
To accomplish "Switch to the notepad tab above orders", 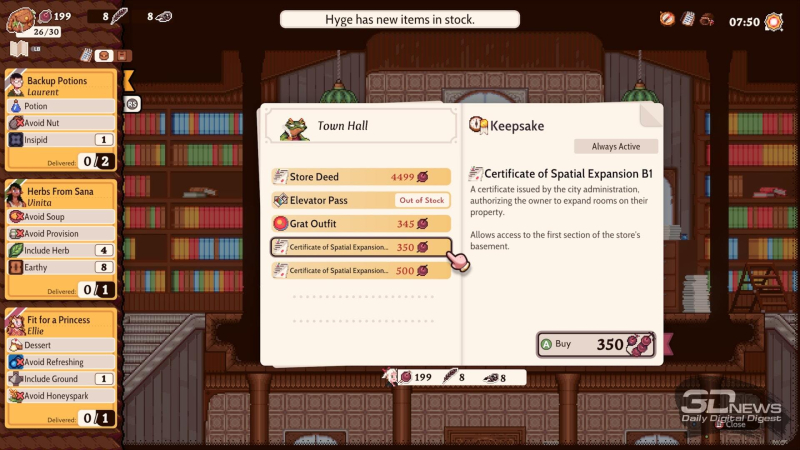I will (86, 54).
